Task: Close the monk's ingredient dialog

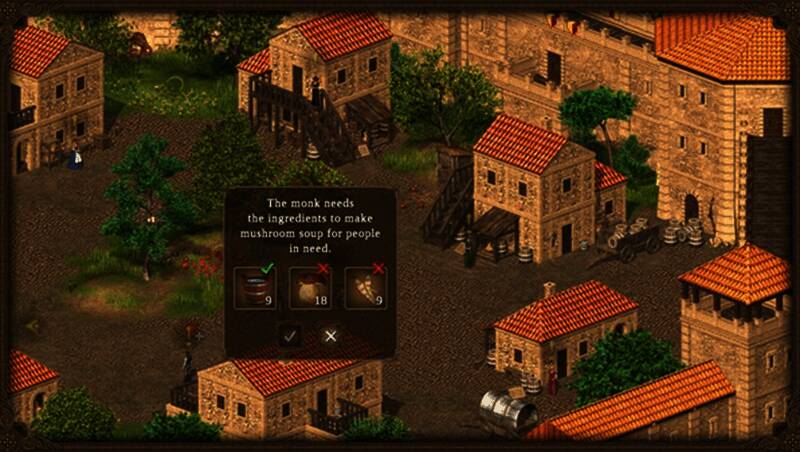Action: tap(331, 336)
